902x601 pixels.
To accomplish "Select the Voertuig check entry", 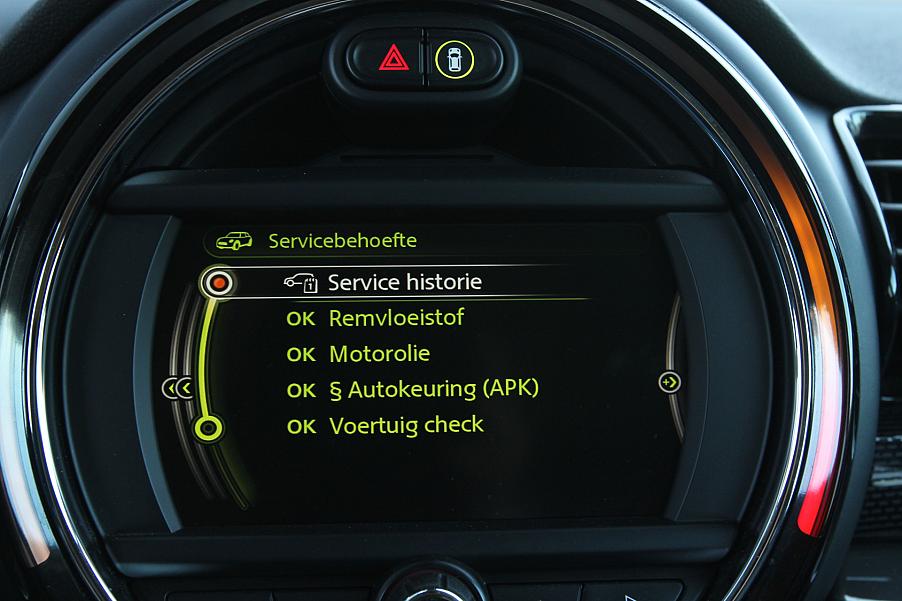I will [x=406, y=425].
